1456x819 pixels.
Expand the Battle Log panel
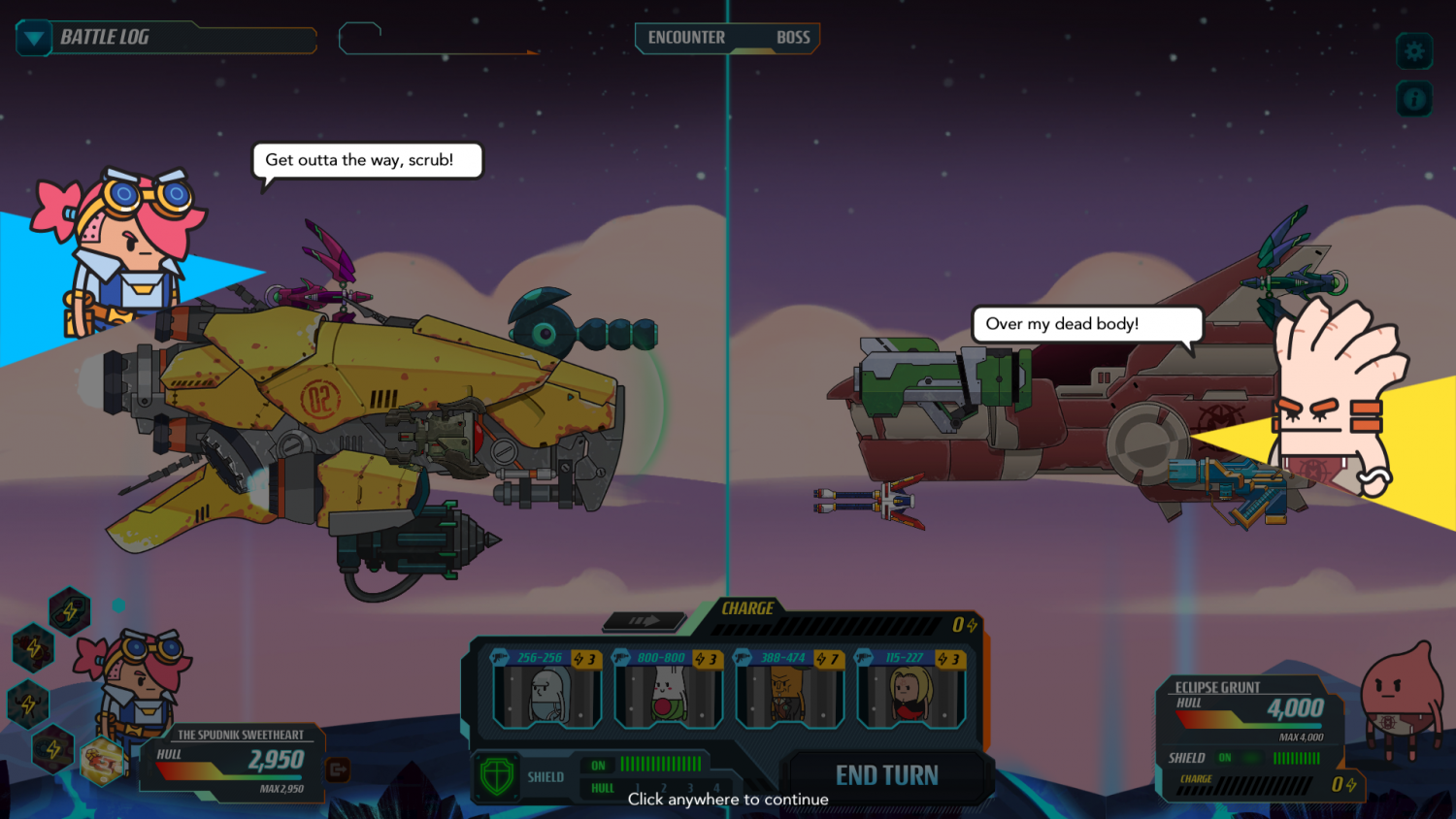click(33, 39)
